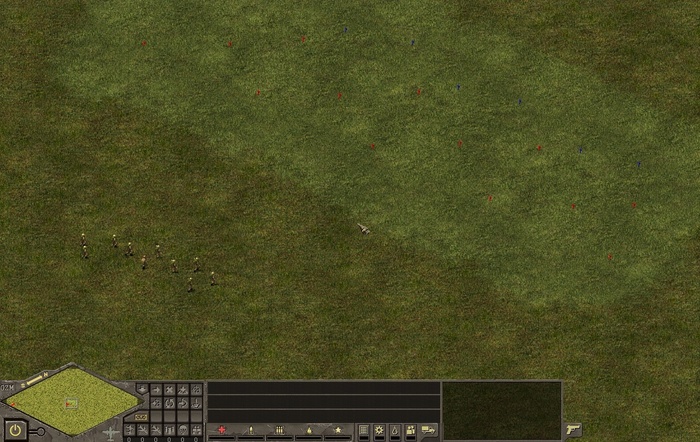Screen dimensions: 700x442
Task: Click the water drop icon
Action: [395, 430]
